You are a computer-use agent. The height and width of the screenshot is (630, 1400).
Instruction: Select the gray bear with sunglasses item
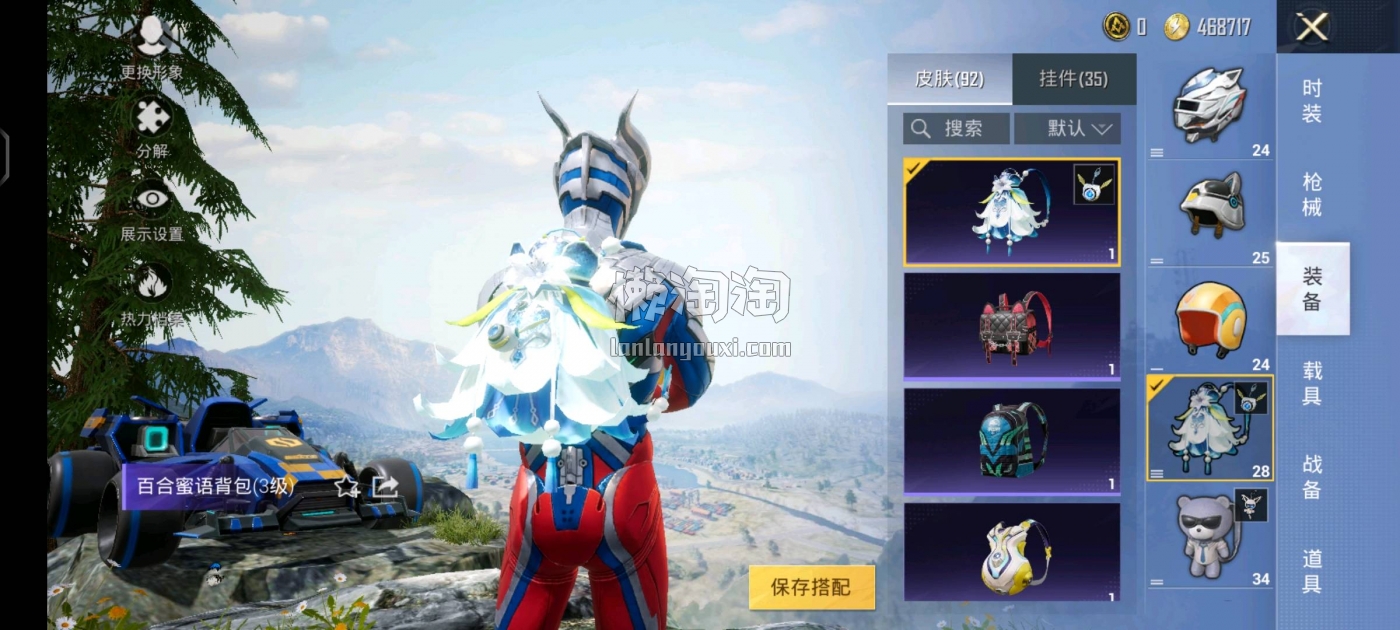1209,537
